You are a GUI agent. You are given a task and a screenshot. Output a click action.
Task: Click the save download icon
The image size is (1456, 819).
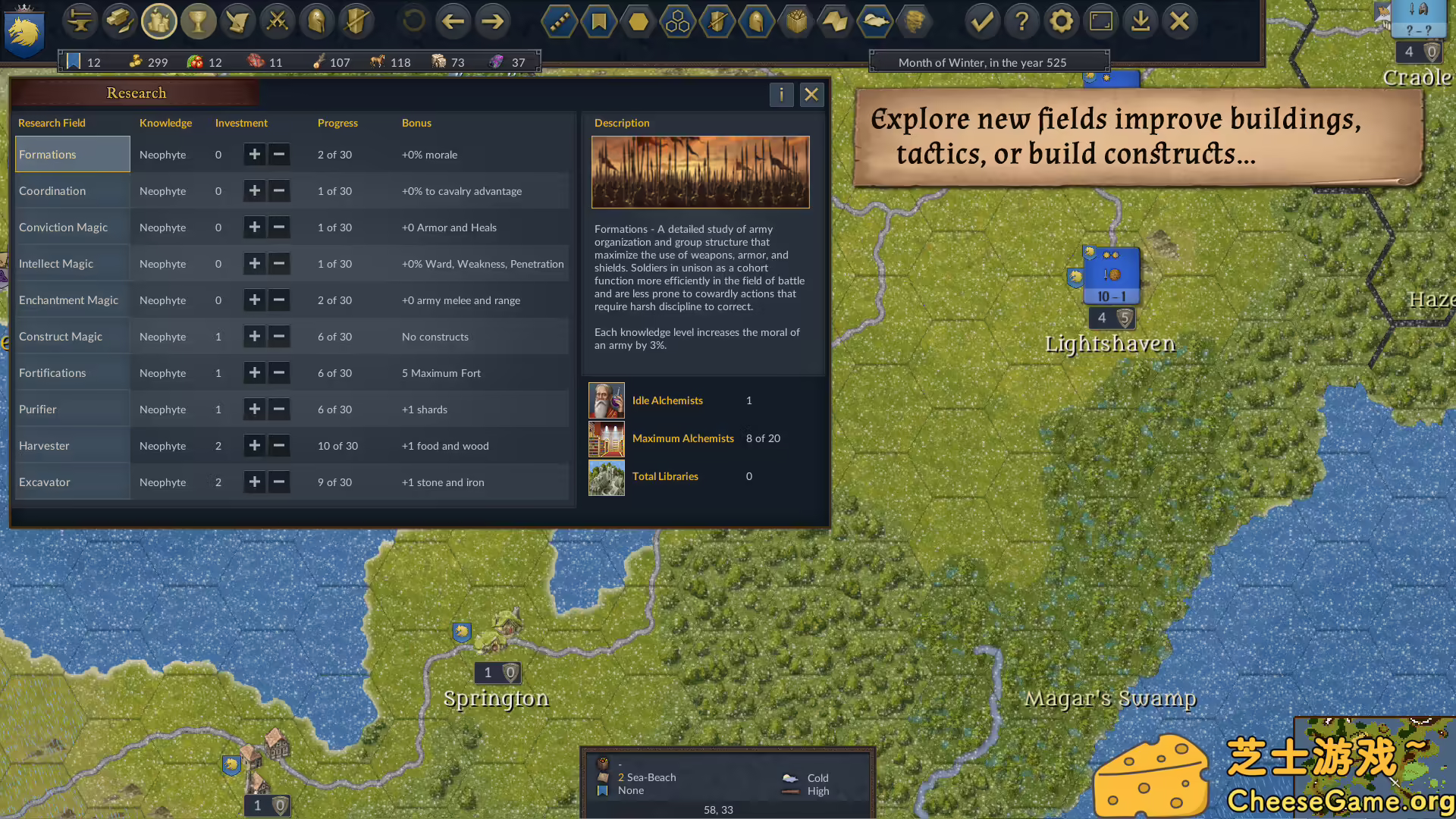click(1140, 21)
